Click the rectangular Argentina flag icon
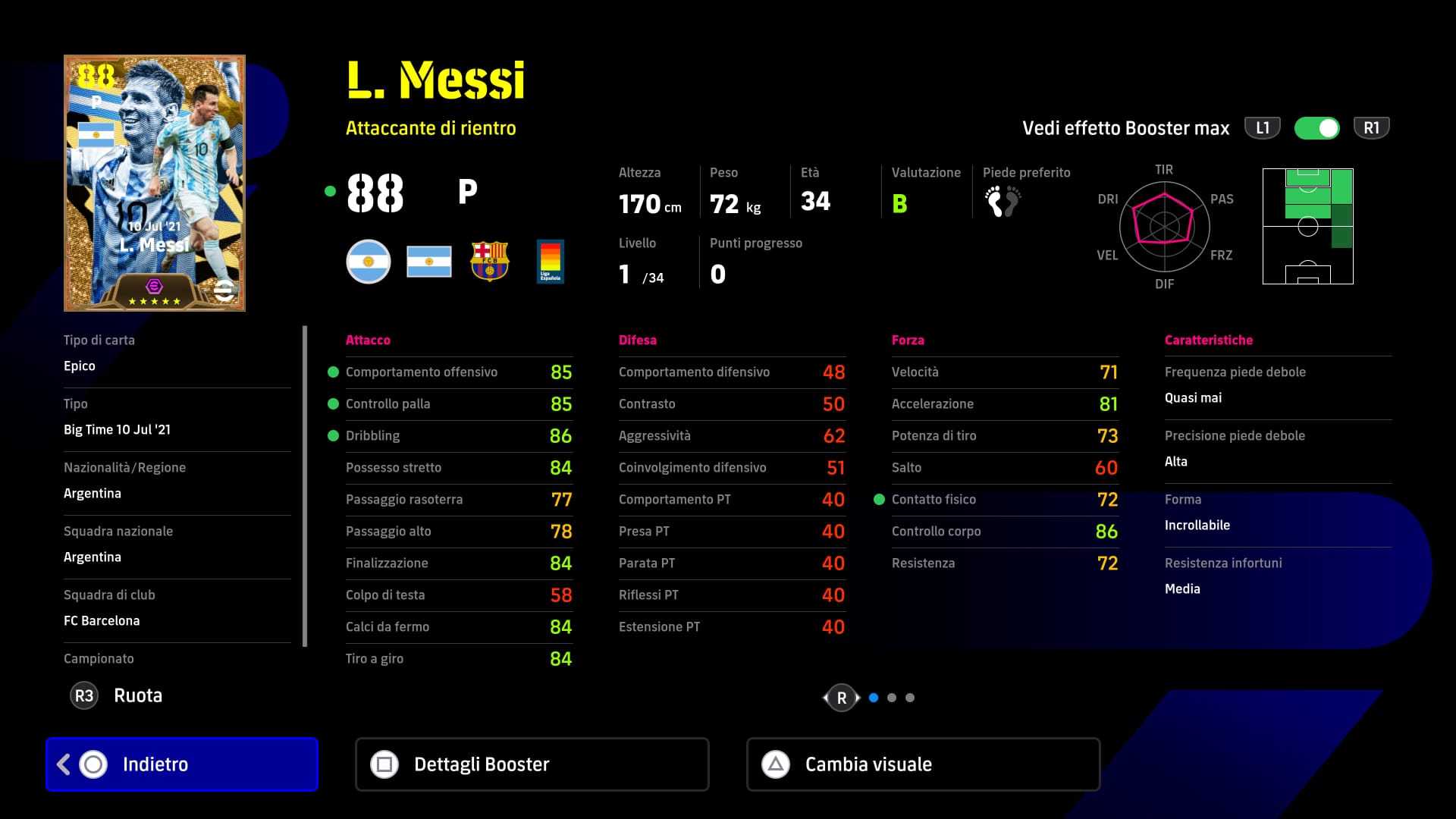 coord(429,262)
